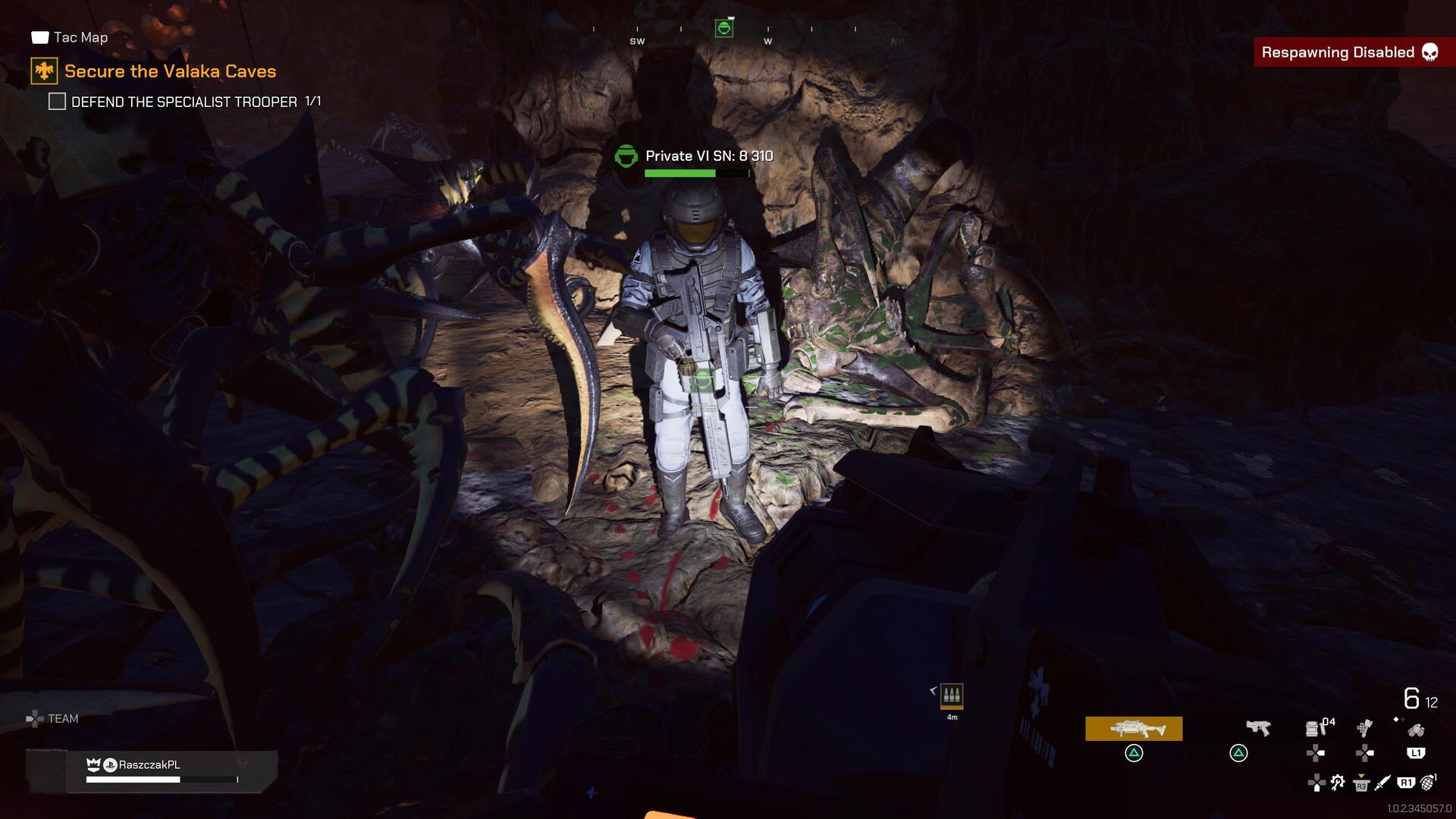Select the double grenade ability icon
This screenshot has height=819, width=1456.
1415,730
